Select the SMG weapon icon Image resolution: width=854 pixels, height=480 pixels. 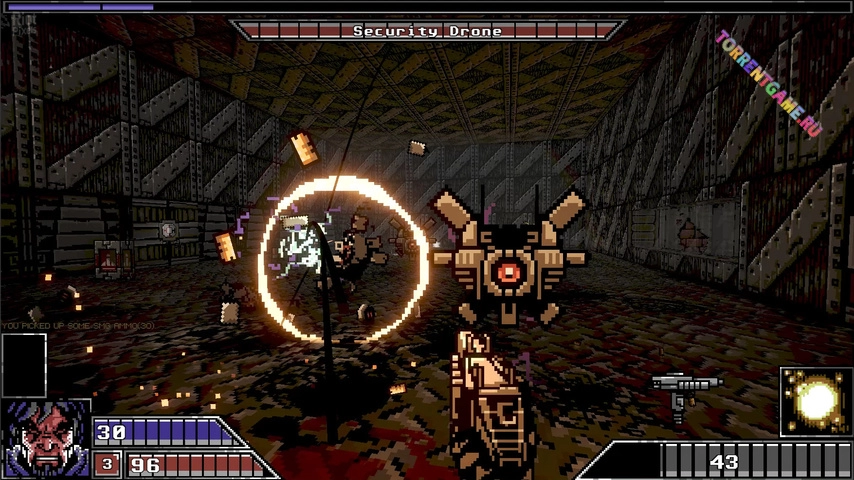(x=685, y=389)
